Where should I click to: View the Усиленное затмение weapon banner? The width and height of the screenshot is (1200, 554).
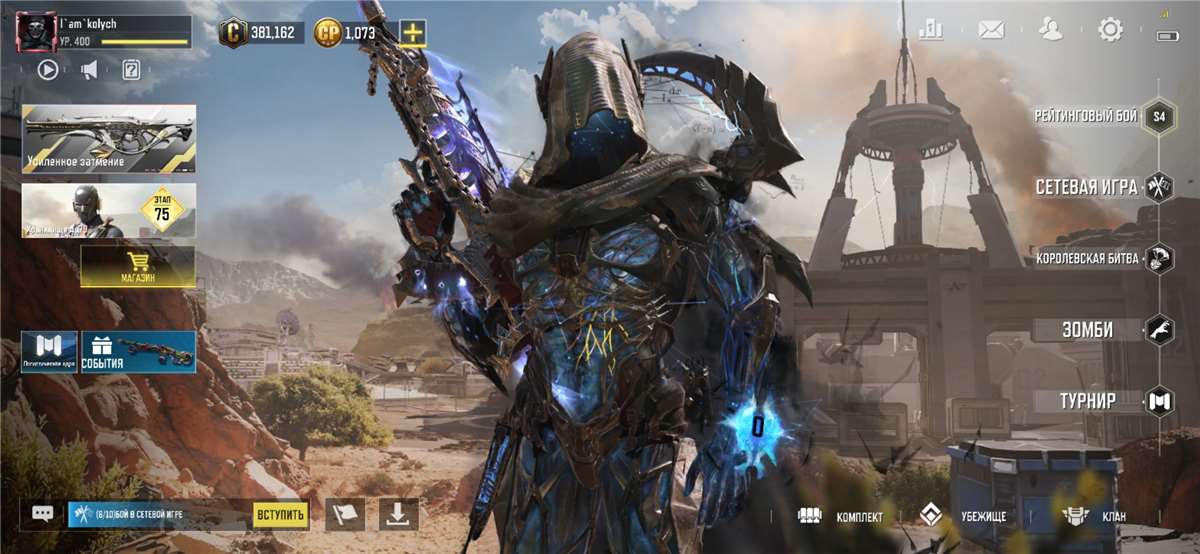[109, 139]
